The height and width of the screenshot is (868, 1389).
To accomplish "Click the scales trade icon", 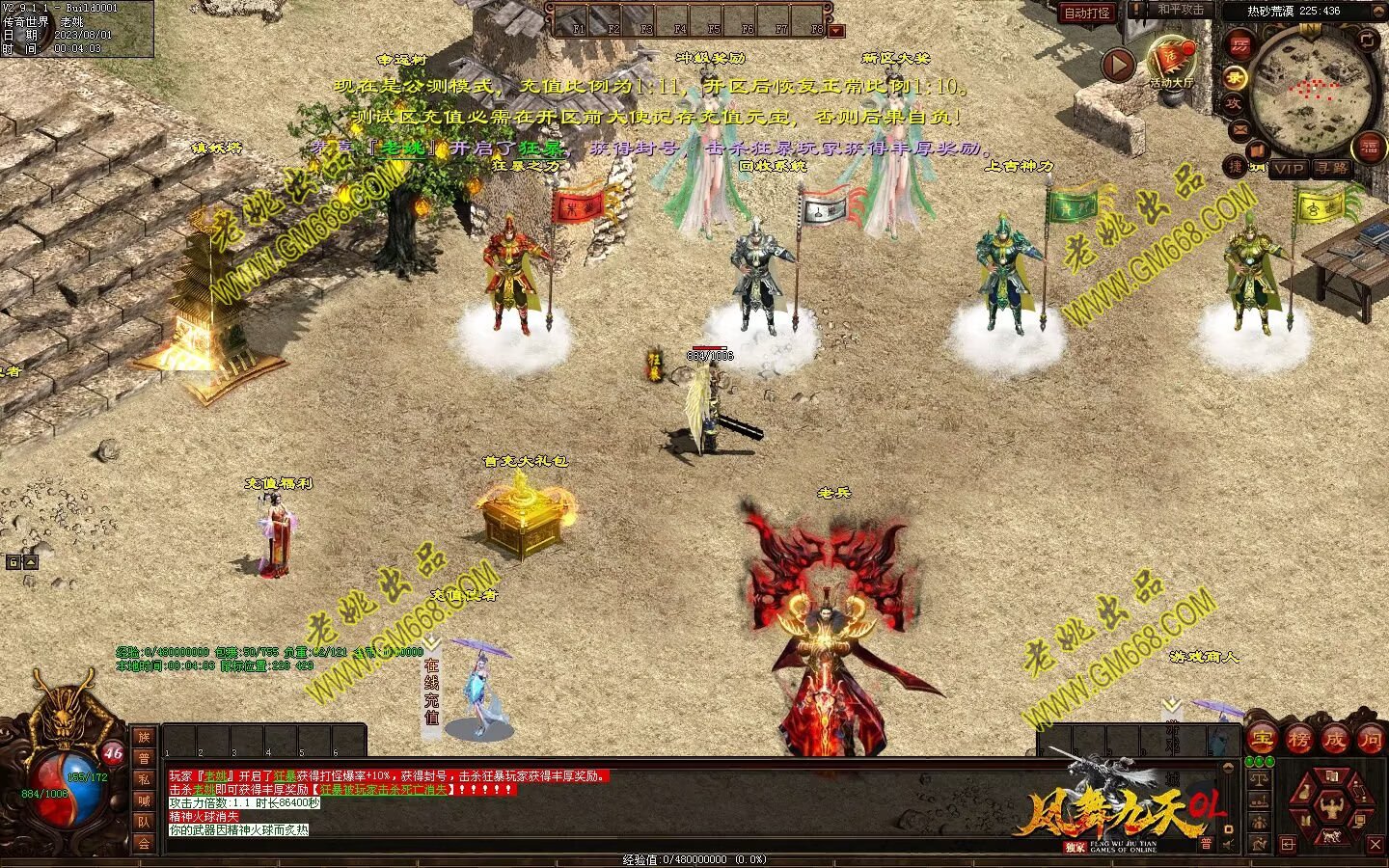I will [1259, 777].
